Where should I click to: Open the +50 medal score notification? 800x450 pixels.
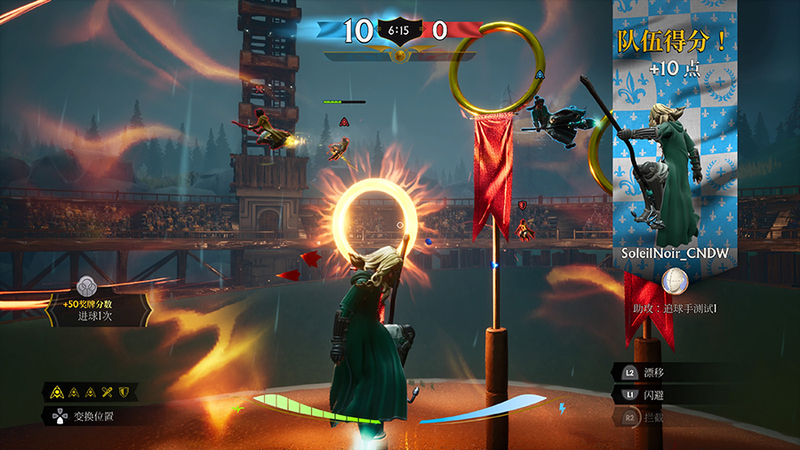tap(97, 309)
